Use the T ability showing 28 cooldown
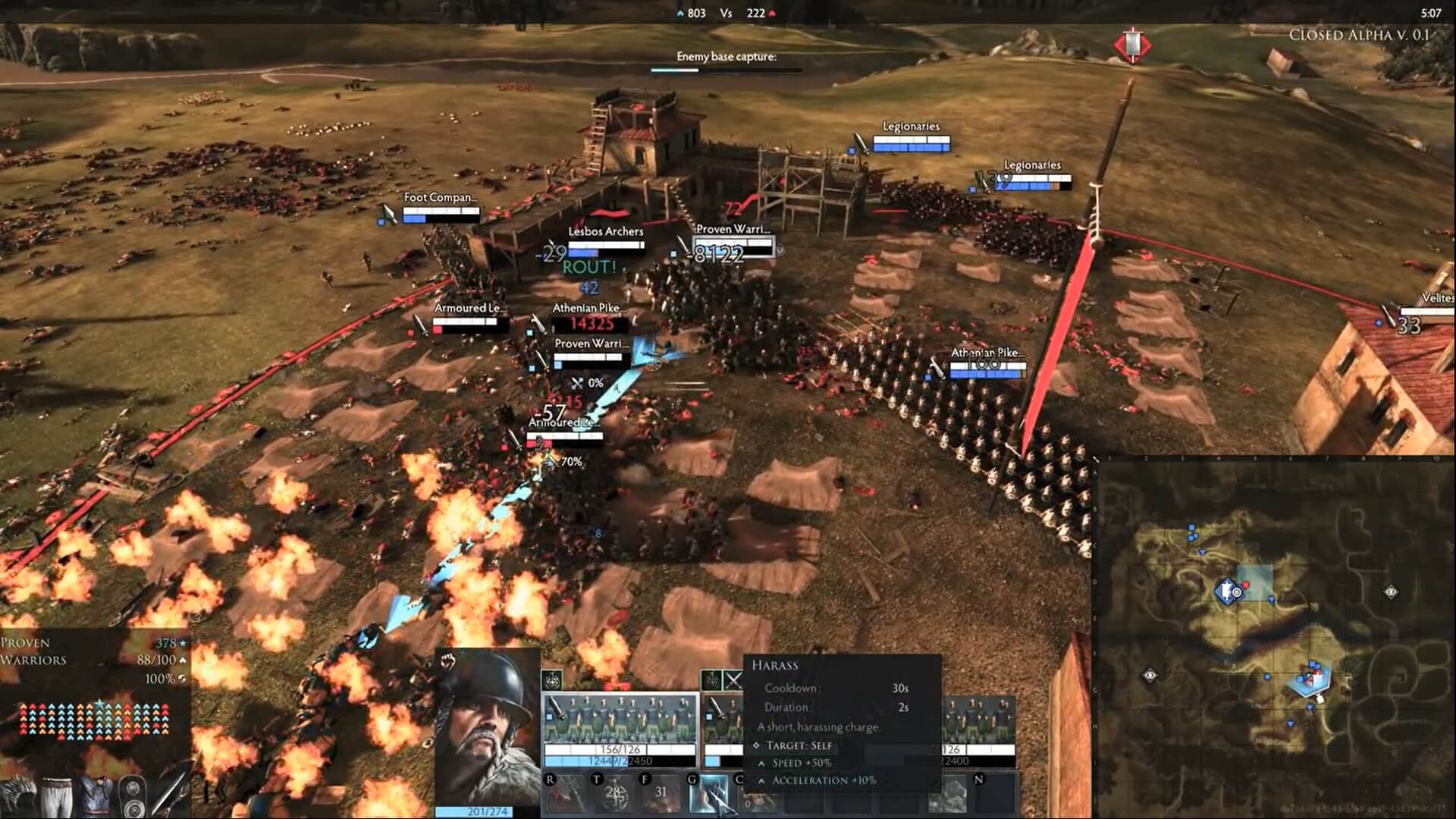 613,794
